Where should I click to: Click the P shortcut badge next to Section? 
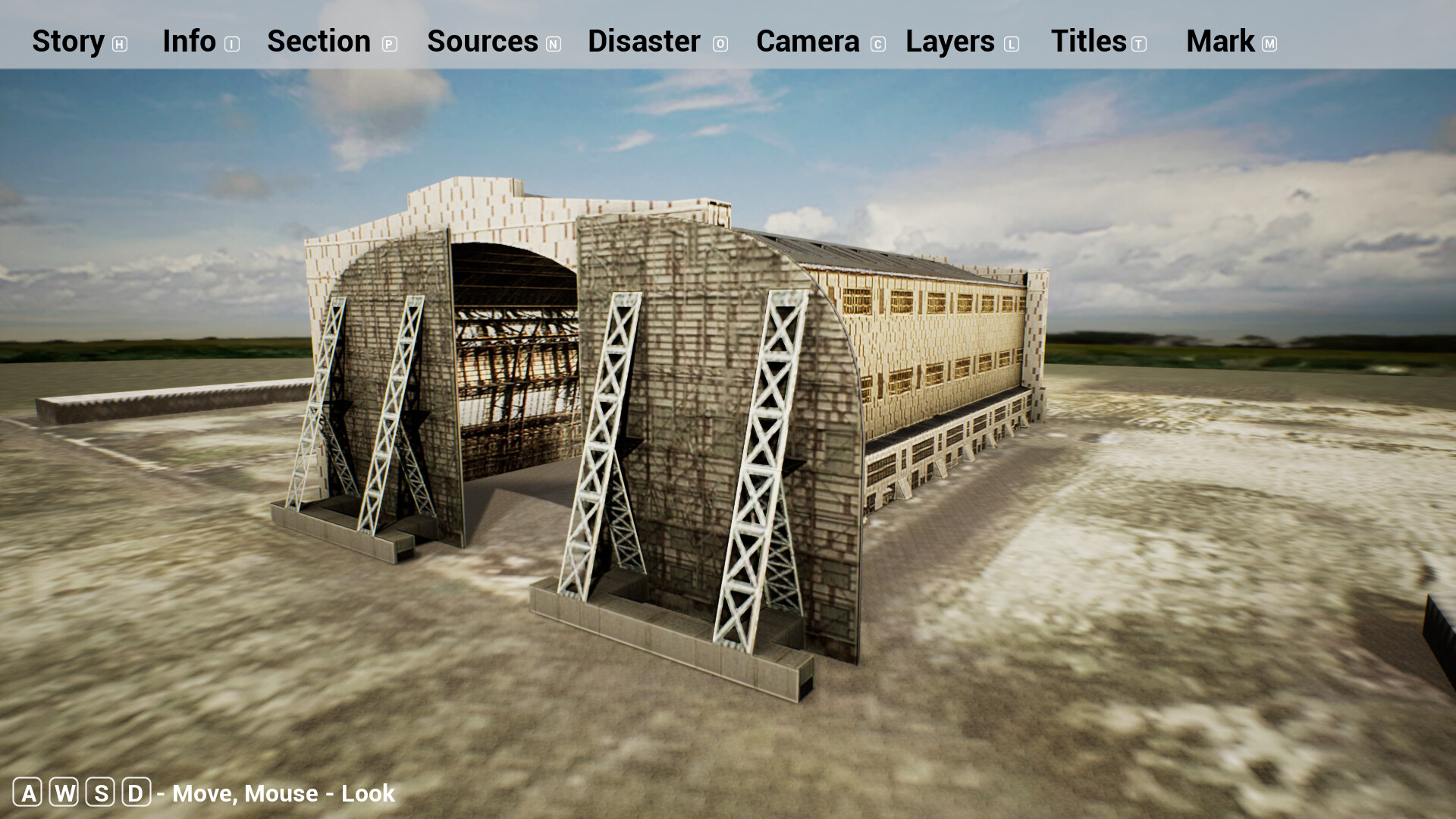pyautogui.click(x=389, y=44)
